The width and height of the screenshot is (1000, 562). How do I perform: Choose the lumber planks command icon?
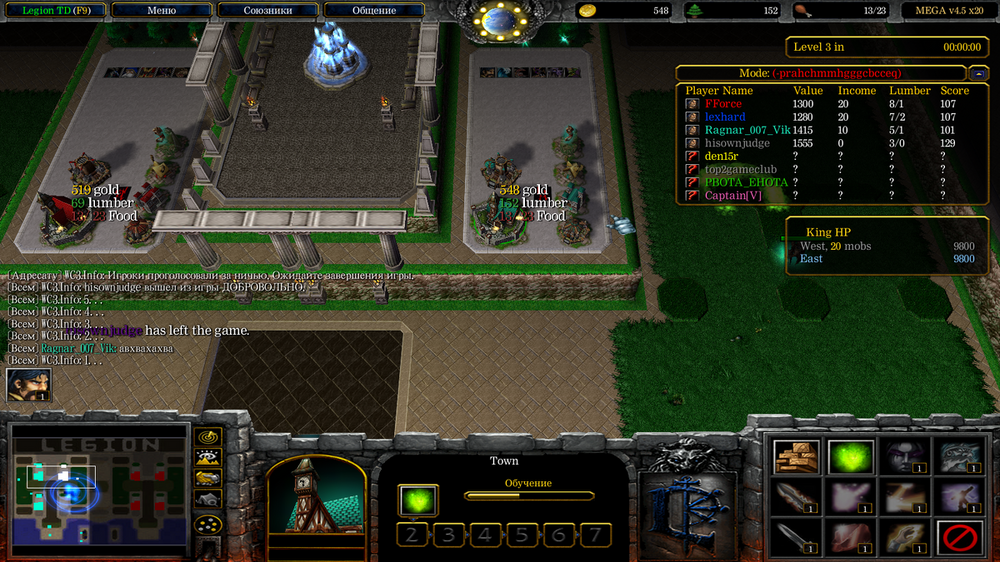pyautogui.click(x=796, y=457)
